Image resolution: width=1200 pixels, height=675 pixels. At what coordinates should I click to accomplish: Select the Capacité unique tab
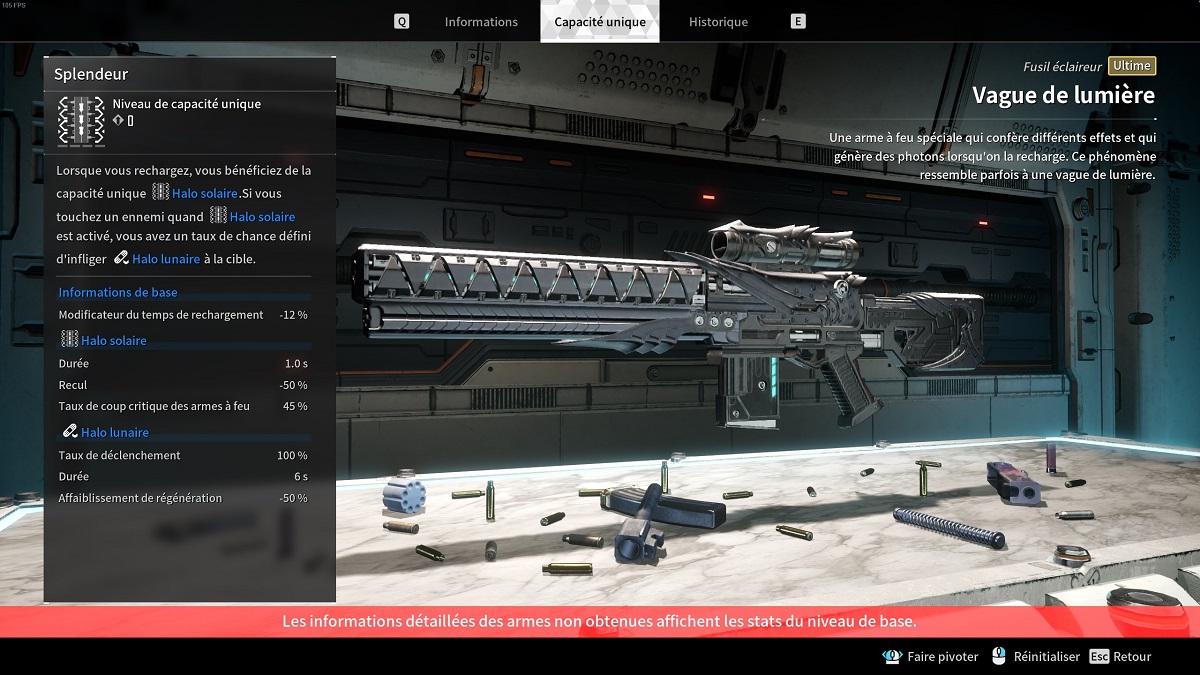click(x=600, y=22)
